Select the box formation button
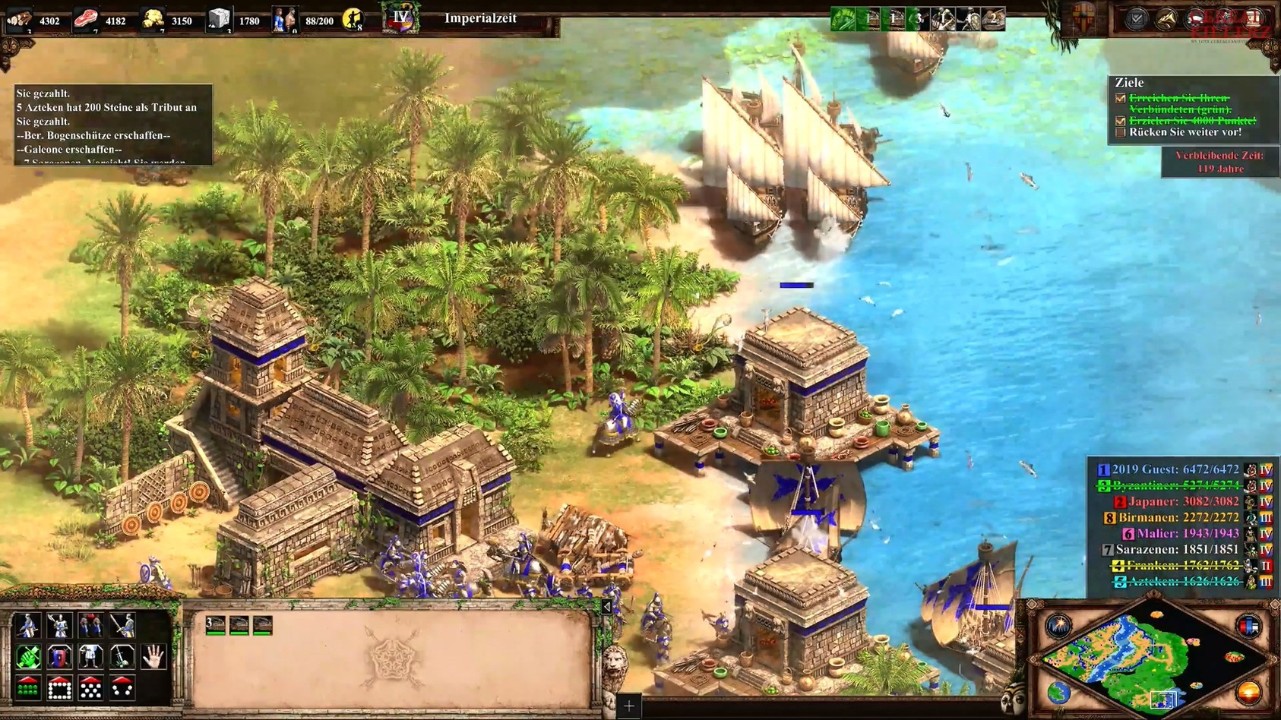This screenshot has height=720, width=1281. [x=59, y=688]
